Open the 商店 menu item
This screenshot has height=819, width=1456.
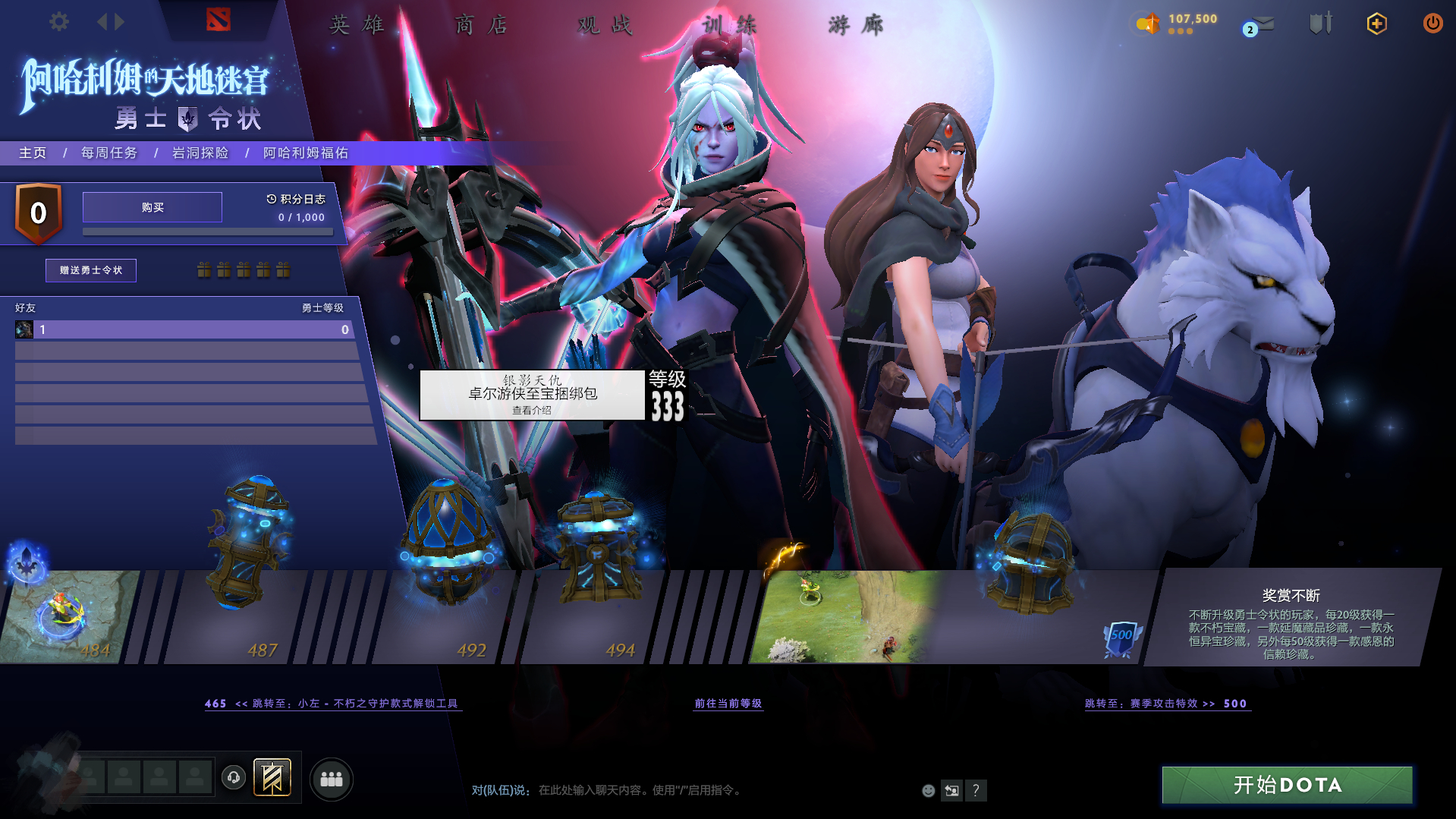(x=481, y=24)
